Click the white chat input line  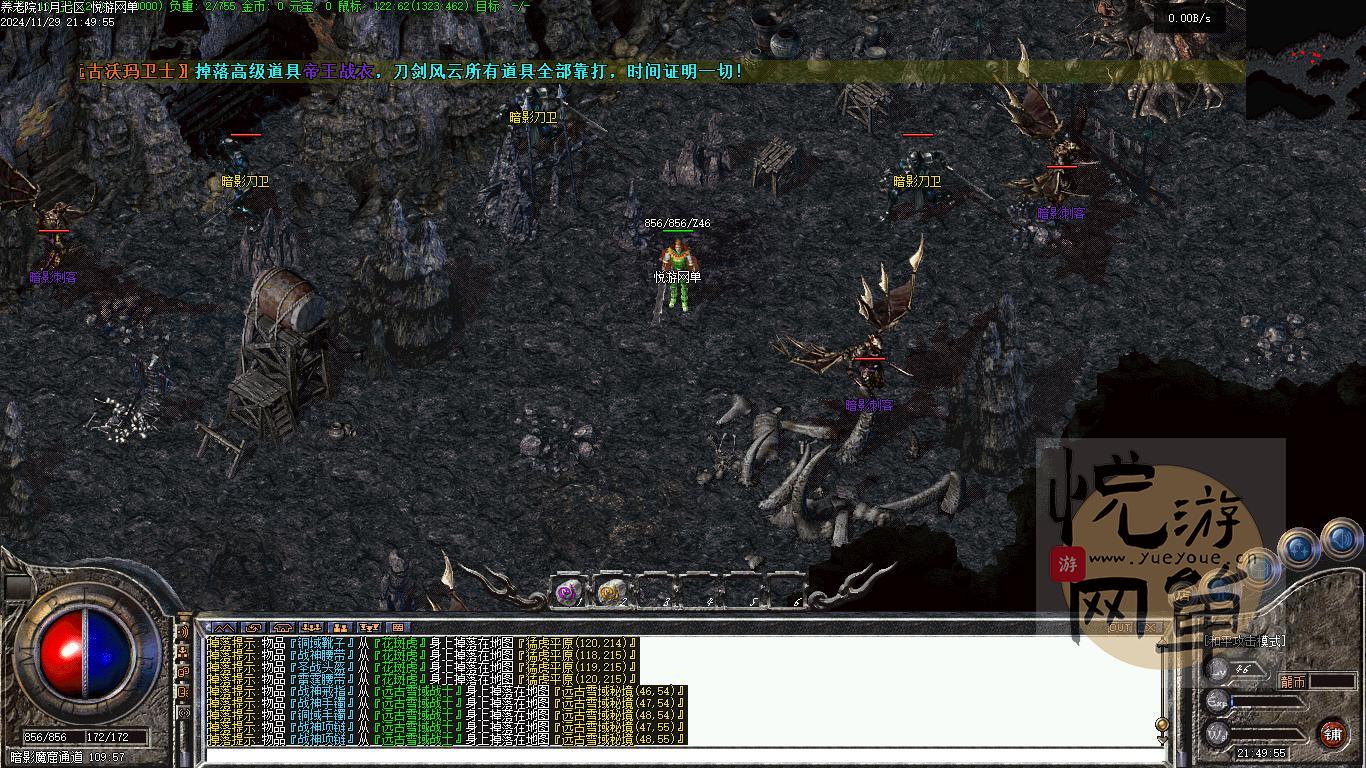coord(680,754)
